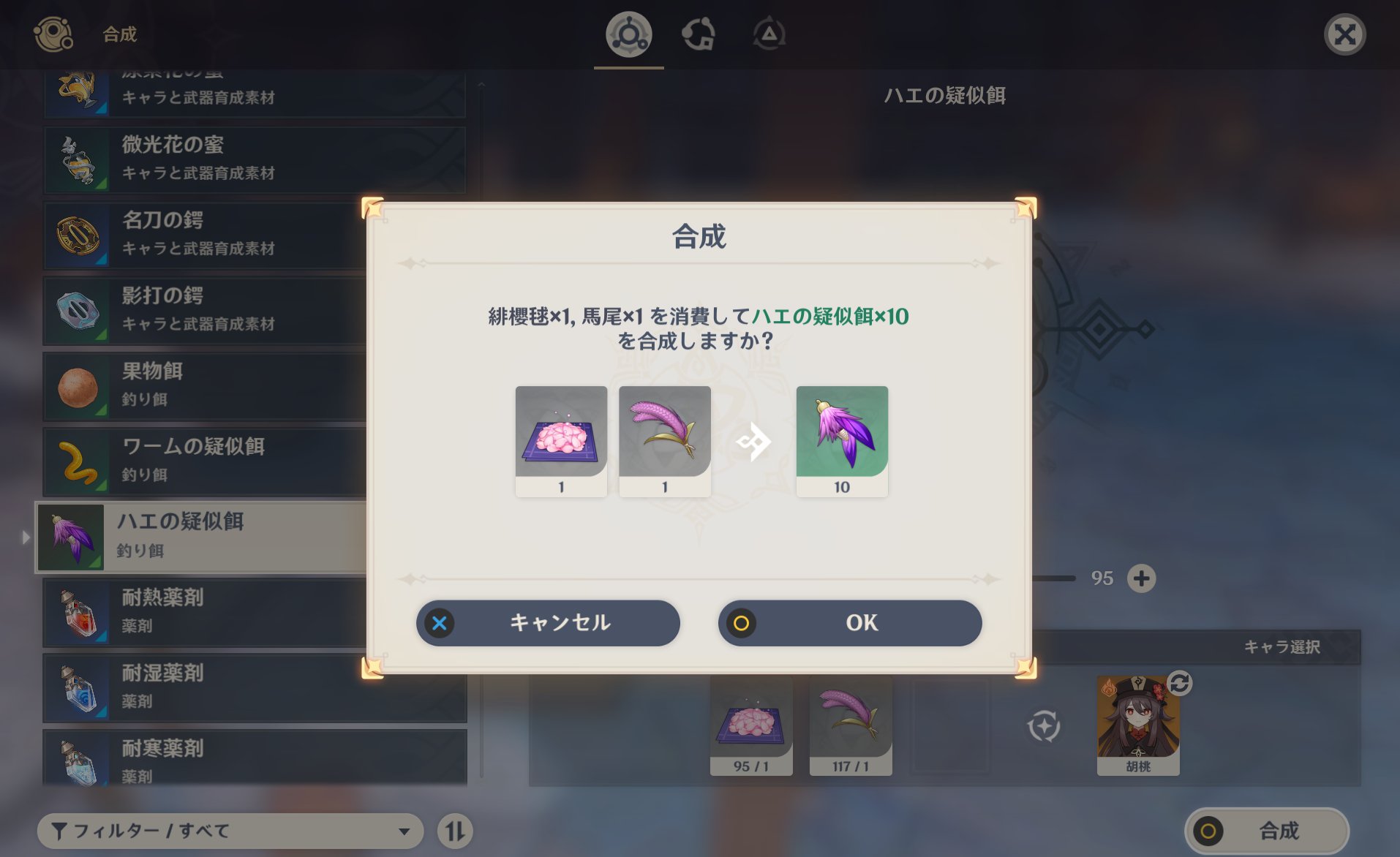This screenshot has width=1400, height=857.
Task: Click the character switch refresh icon on Hu Tao's portrait
Action: tap(1179, 685)
